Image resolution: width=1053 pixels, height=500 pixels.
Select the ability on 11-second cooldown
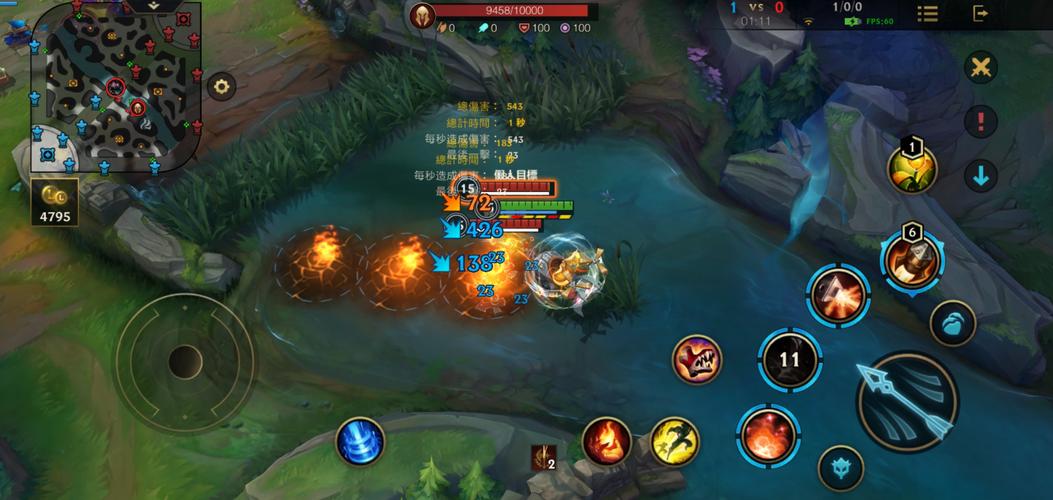[x=789, y=360]
